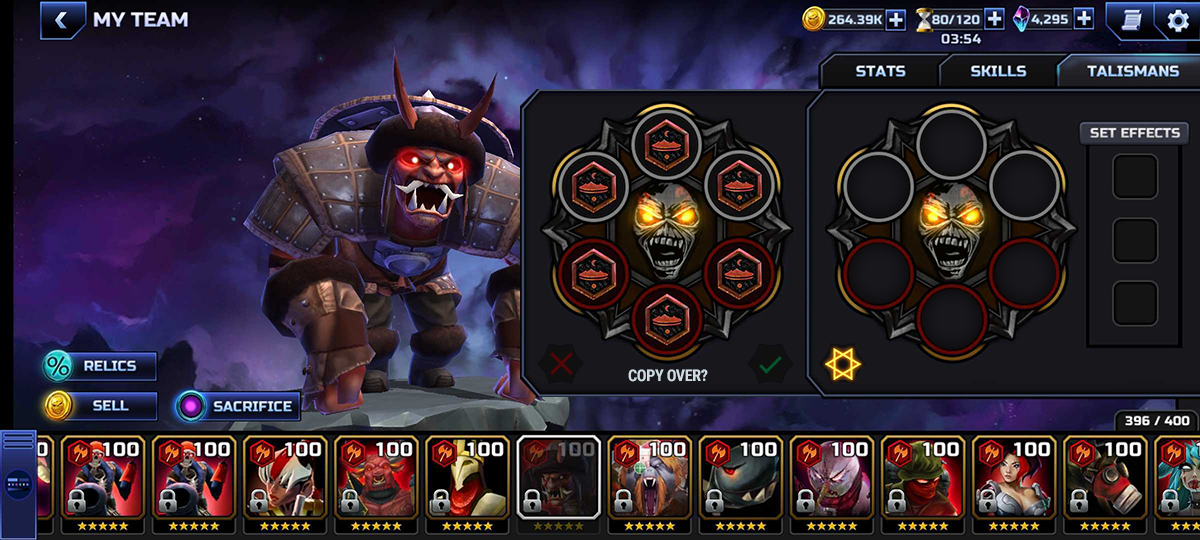Click the yellow six-pointed star icon
Viewport: 1200px width, 540px height.
pos(842,364)
